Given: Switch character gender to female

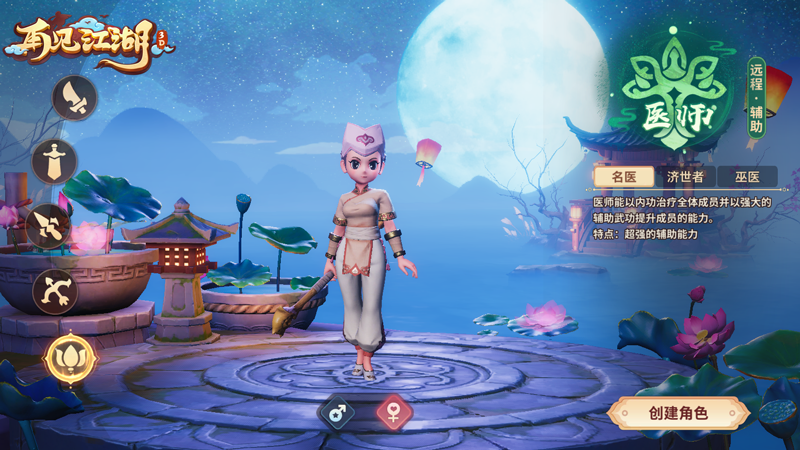Looking at the screenshot, I should [395, 411].
